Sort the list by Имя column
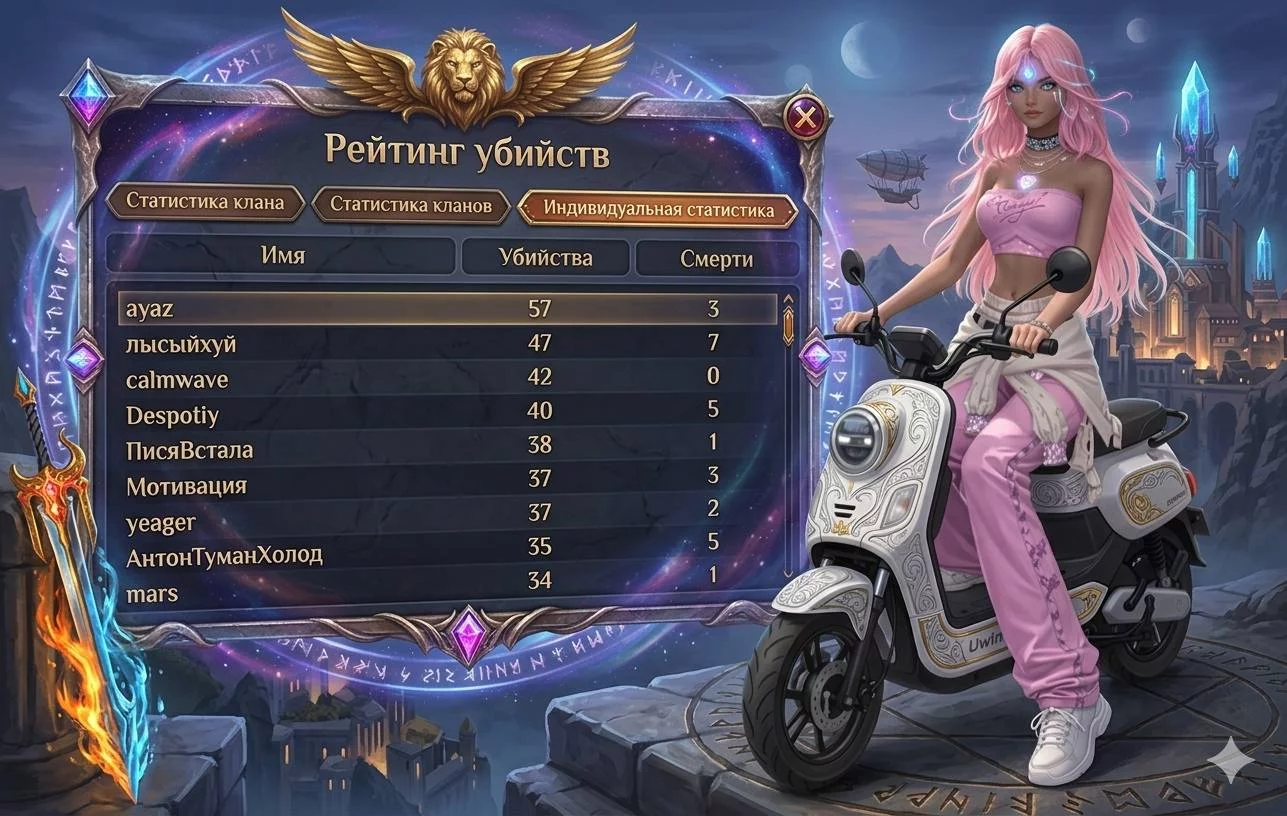The image size is (1287, 816). [x=282, y=255]
